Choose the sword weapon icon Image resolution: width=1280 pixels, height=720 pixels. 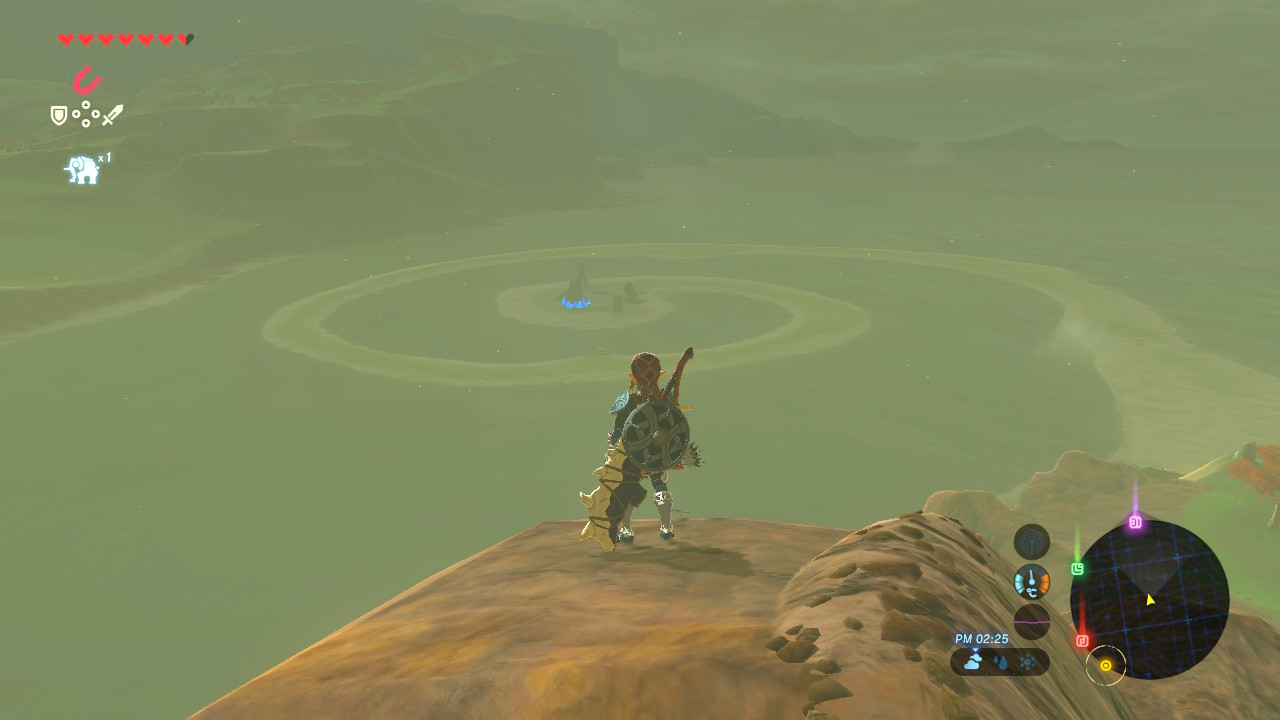pos(112,115)
